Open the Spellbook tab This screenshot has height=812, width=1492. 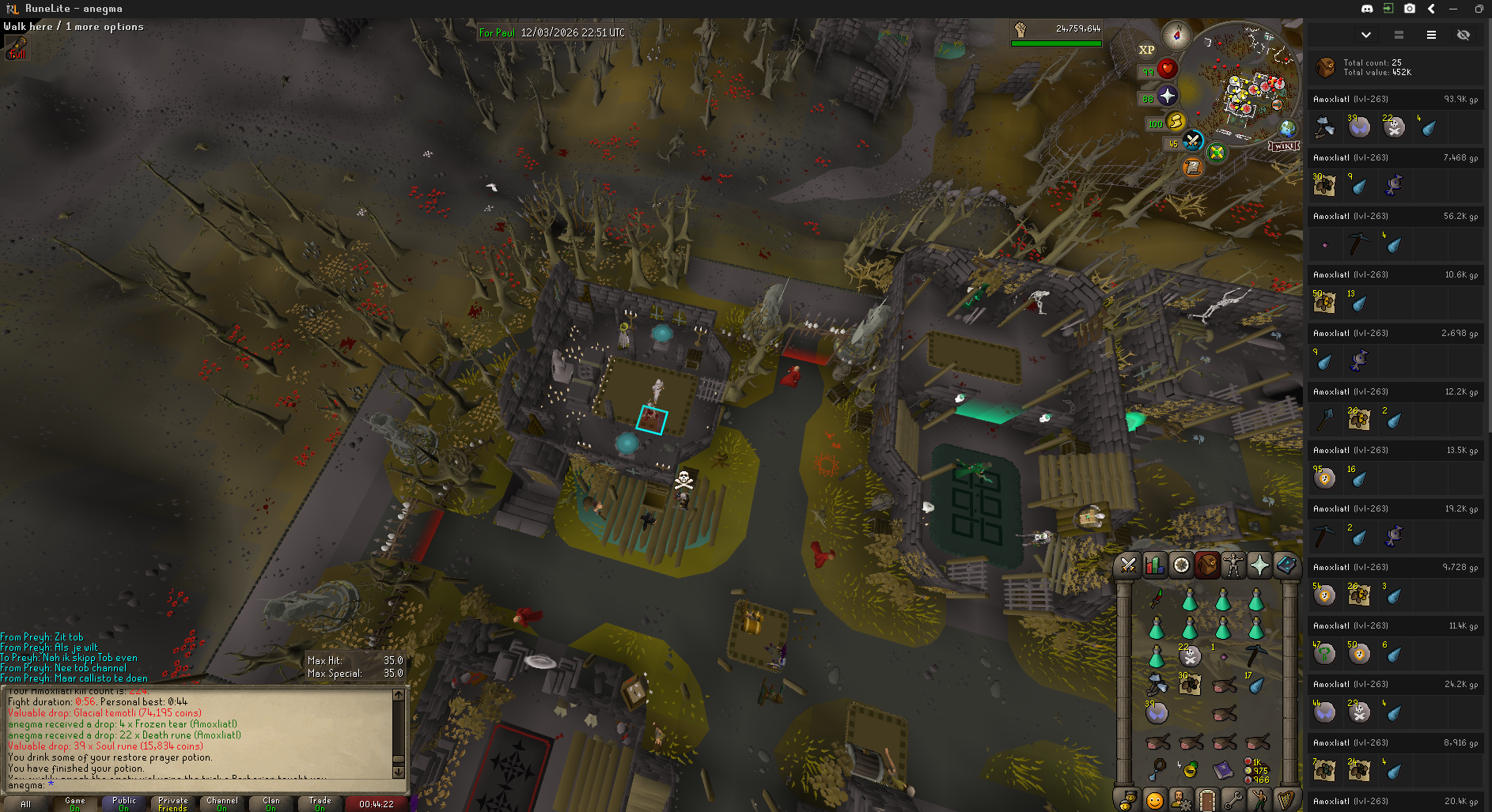tap(1286, 565)
